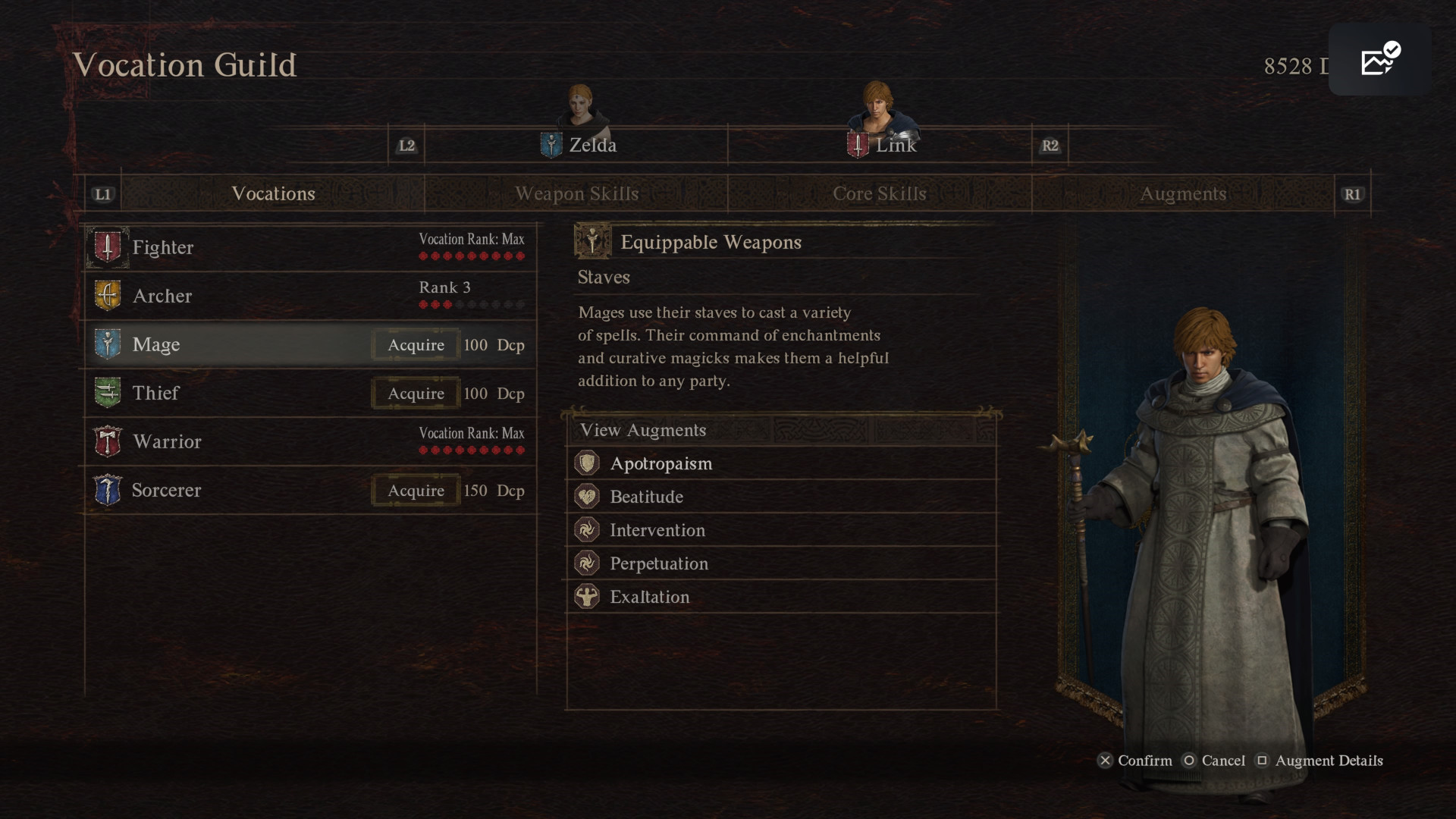
Task: Click the screenshot saved overlay icon
Action: click(1379, 60)
